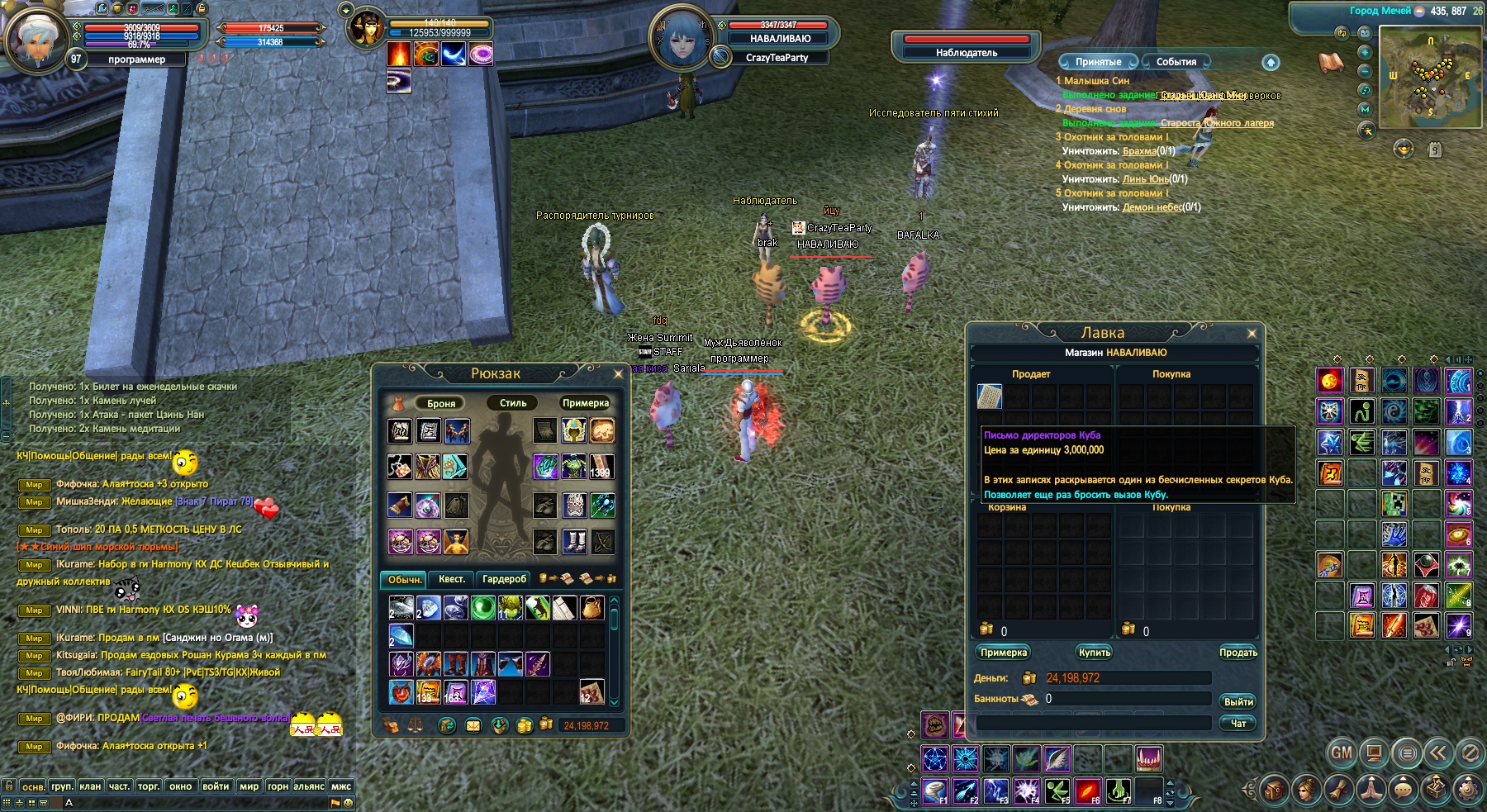Open the GM help button
The width and height of the screenshot is (1487, 812).
1341,753
